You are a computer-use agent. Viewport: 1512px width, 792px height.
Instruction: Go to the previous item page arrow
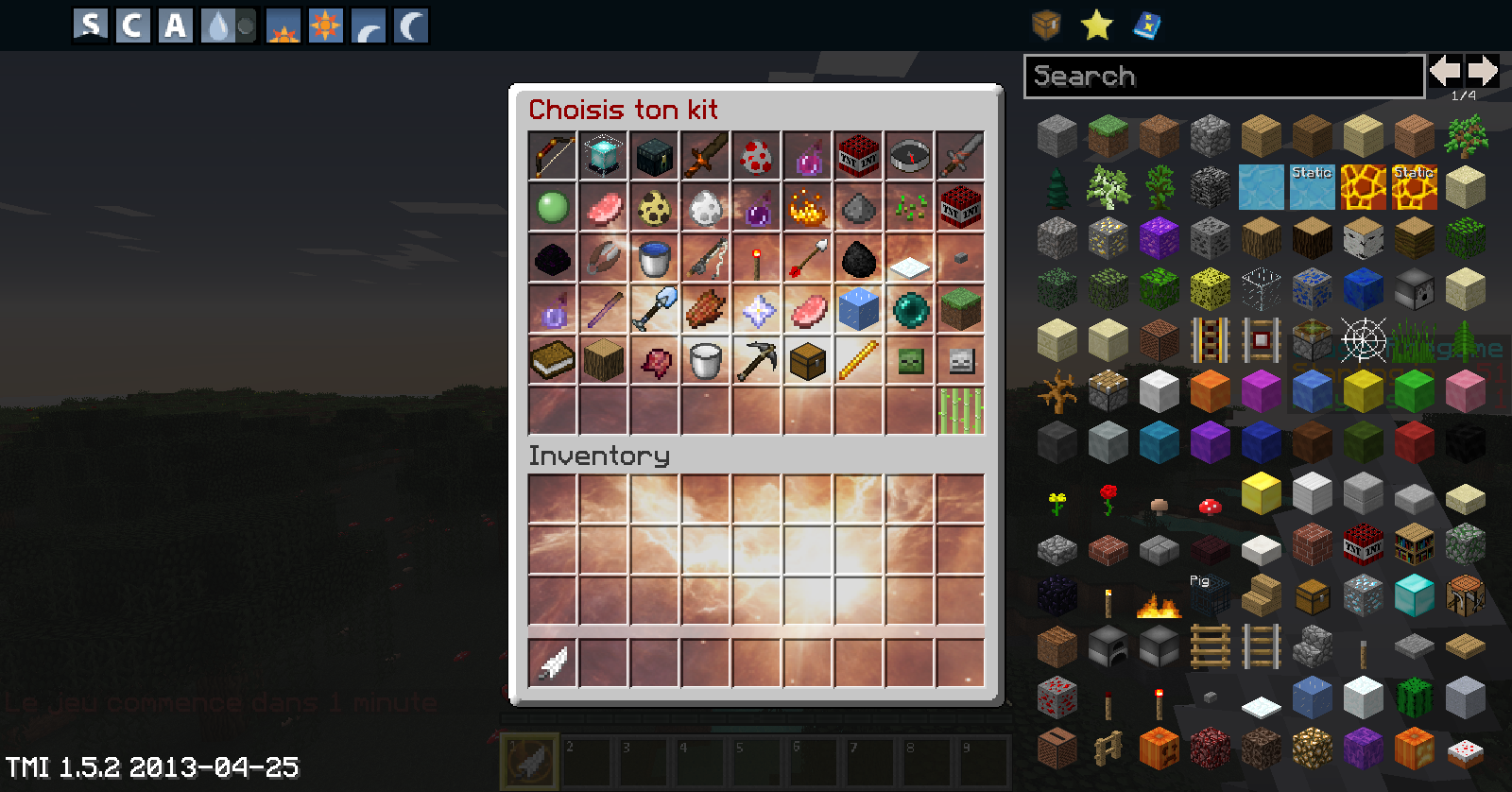(1445, 71)
